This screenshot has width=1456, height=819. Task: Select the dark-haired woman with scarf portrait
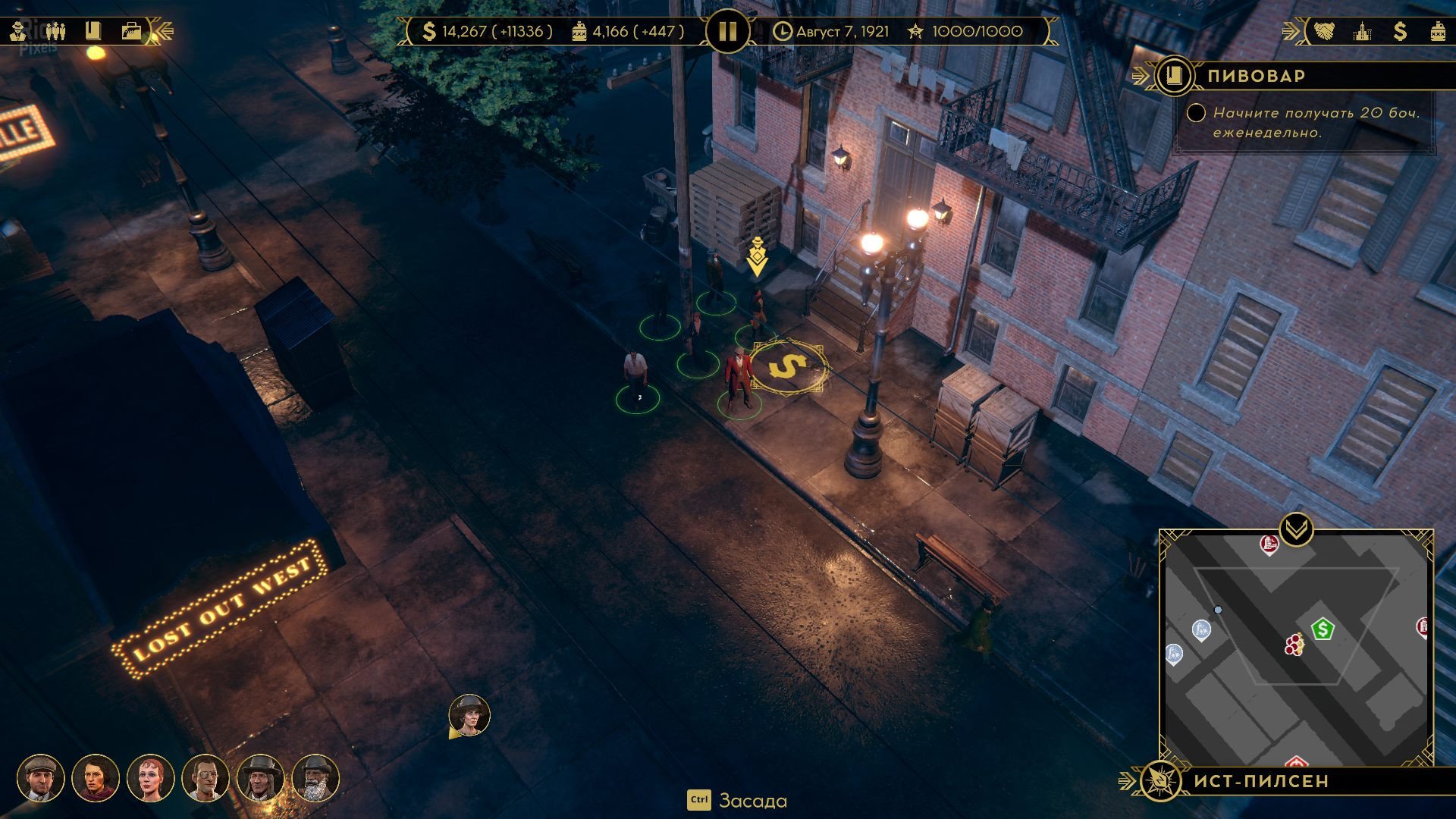95,778
